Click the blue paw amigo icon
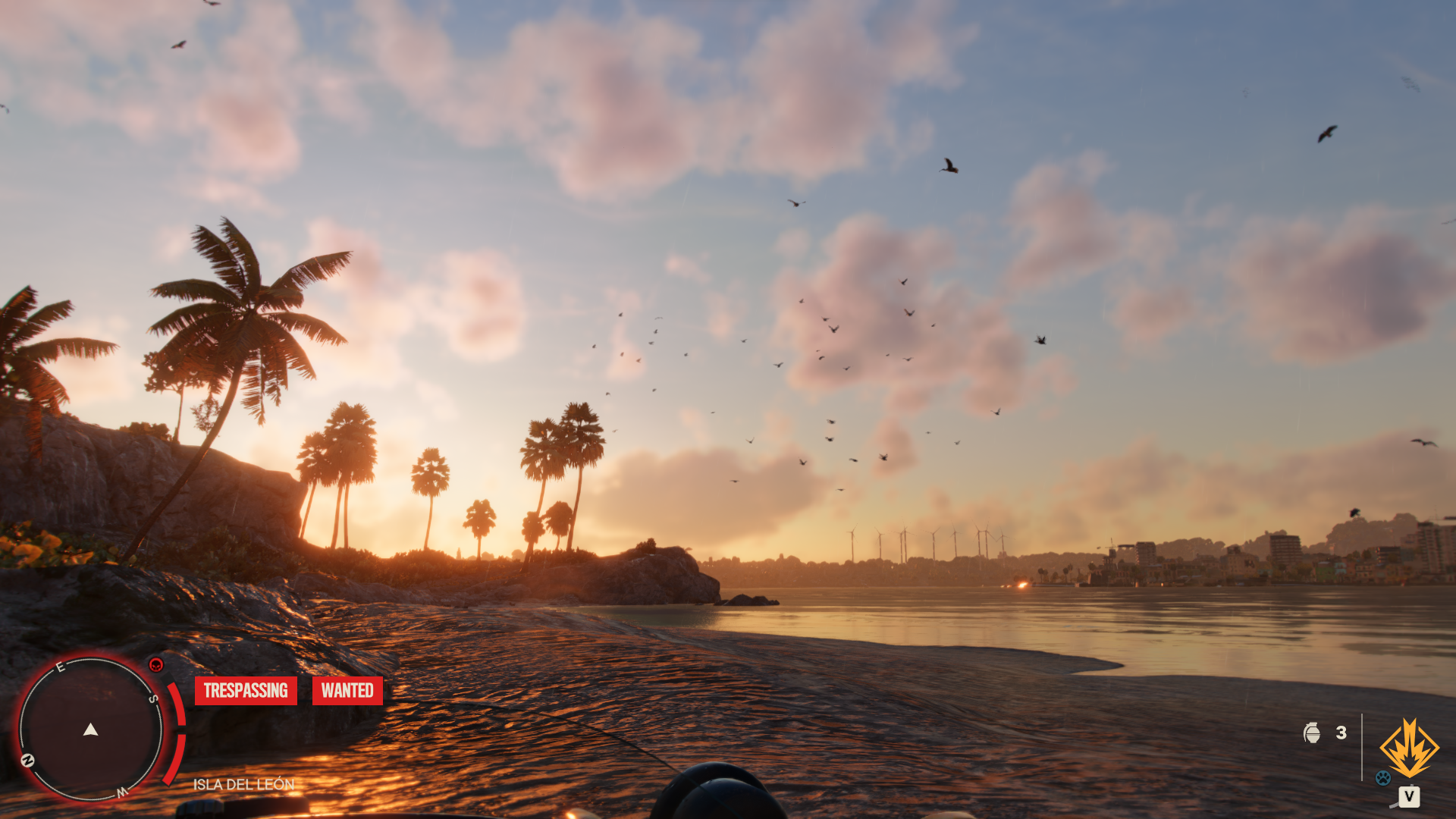The width and height of the screenshot is (1456, 819). [1383, 777]
